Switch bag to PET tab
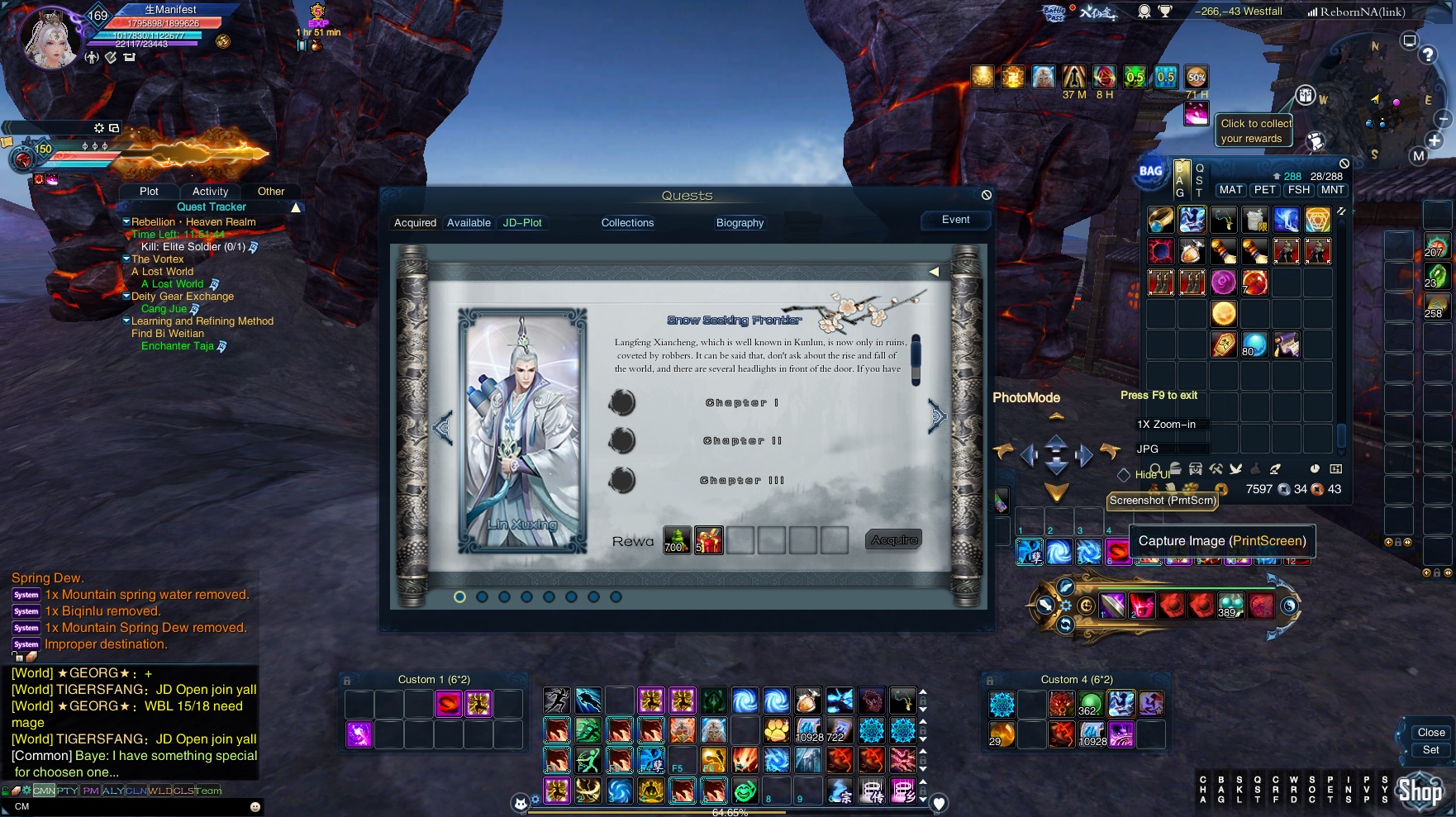 coord(1264,190)
